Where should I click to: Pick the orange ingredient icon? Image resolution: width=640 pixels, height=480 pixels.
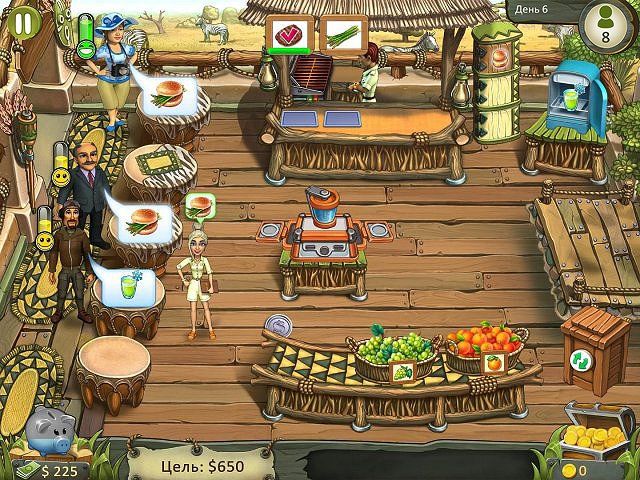pos(494,362)
